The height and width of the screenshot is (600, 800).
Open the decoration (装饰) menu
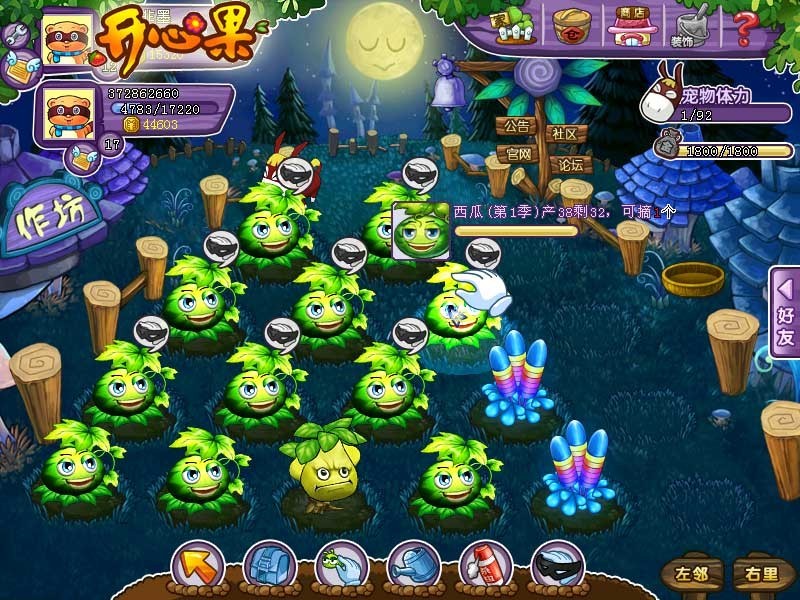692,28
